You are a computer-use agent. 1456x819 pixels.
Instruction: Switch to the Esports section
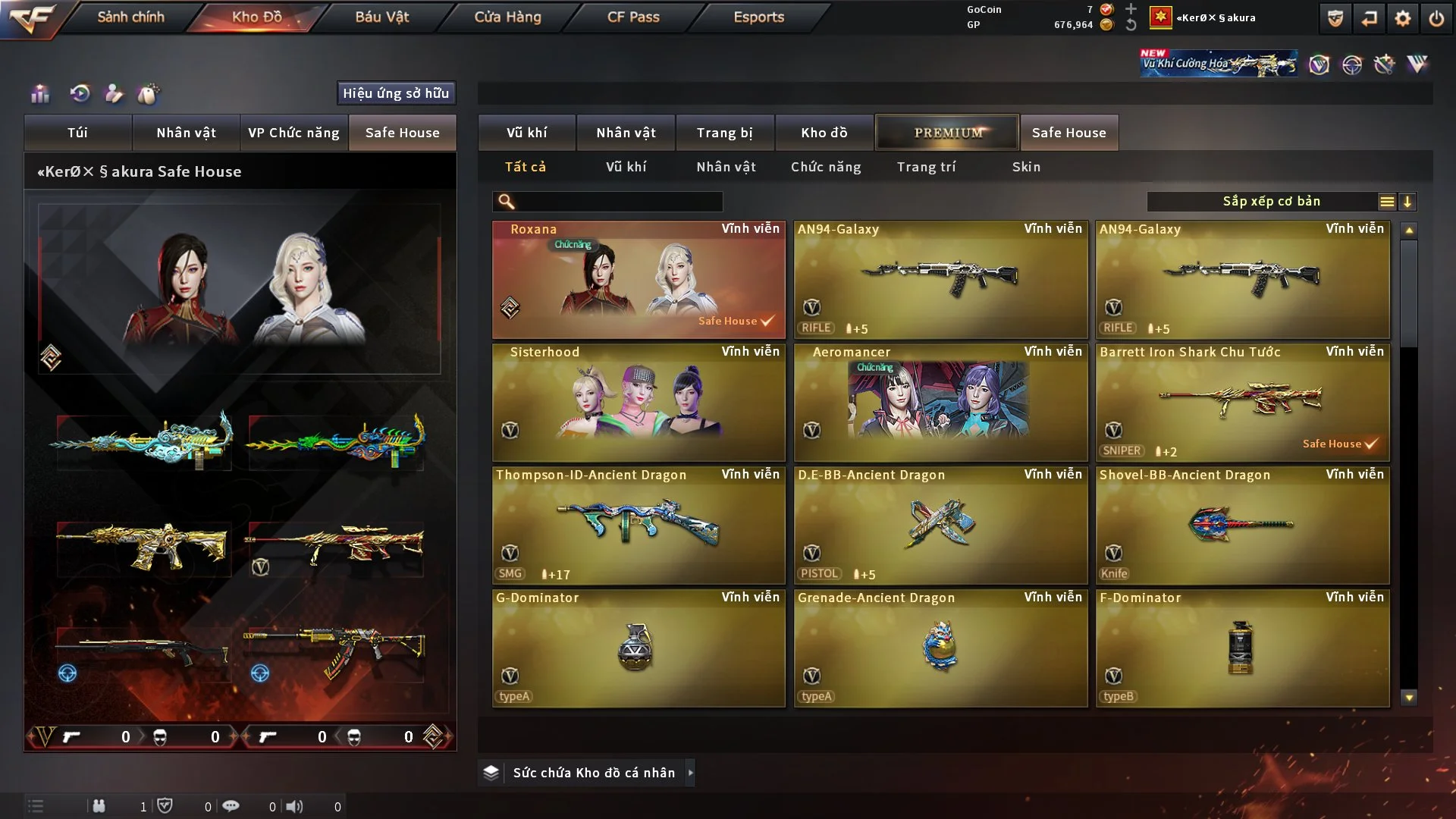pyautogui.click(x=758, y=17)
